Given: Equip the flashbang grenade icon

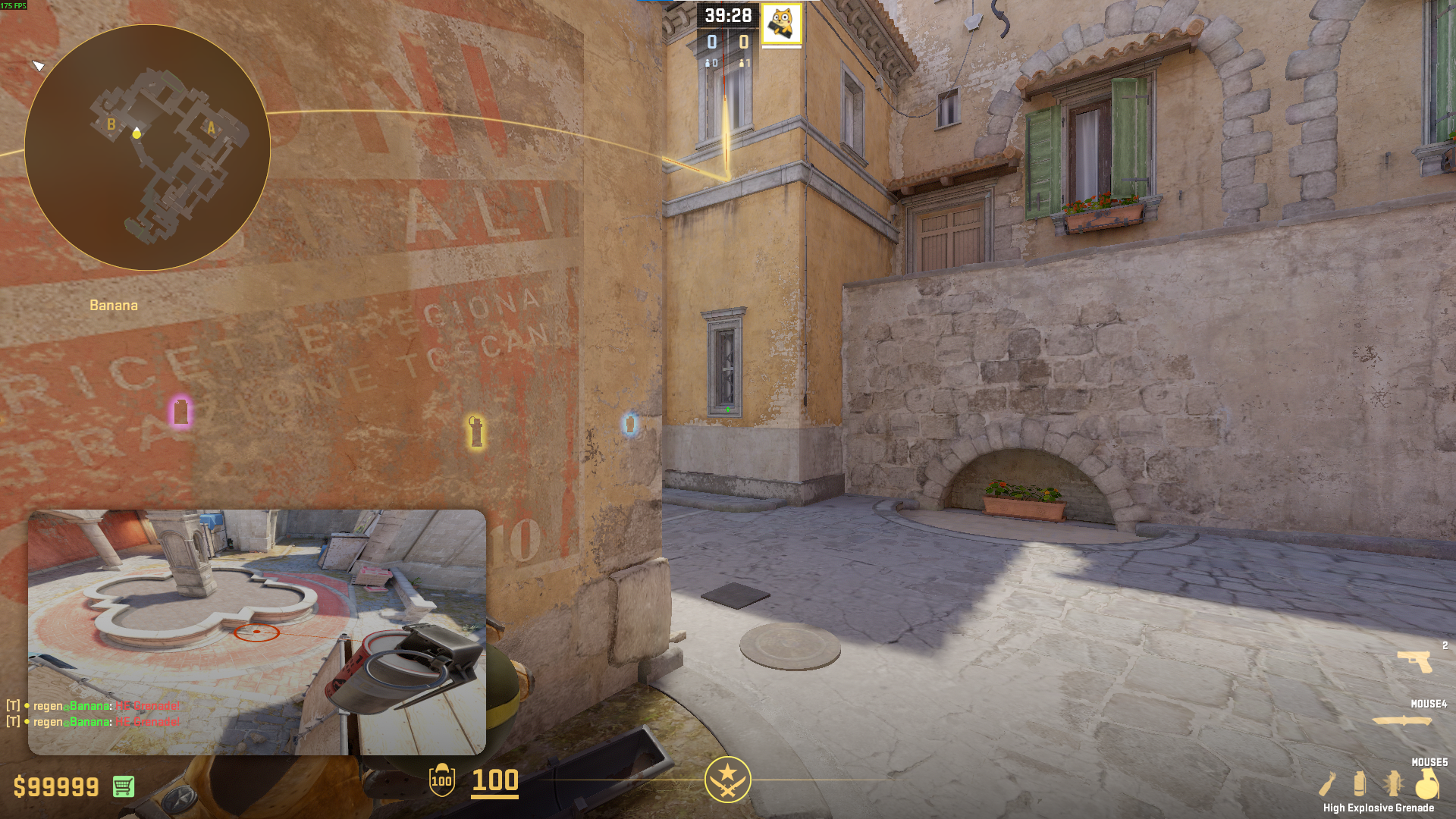Looking at the screenshot, I should click(1393, 783).
